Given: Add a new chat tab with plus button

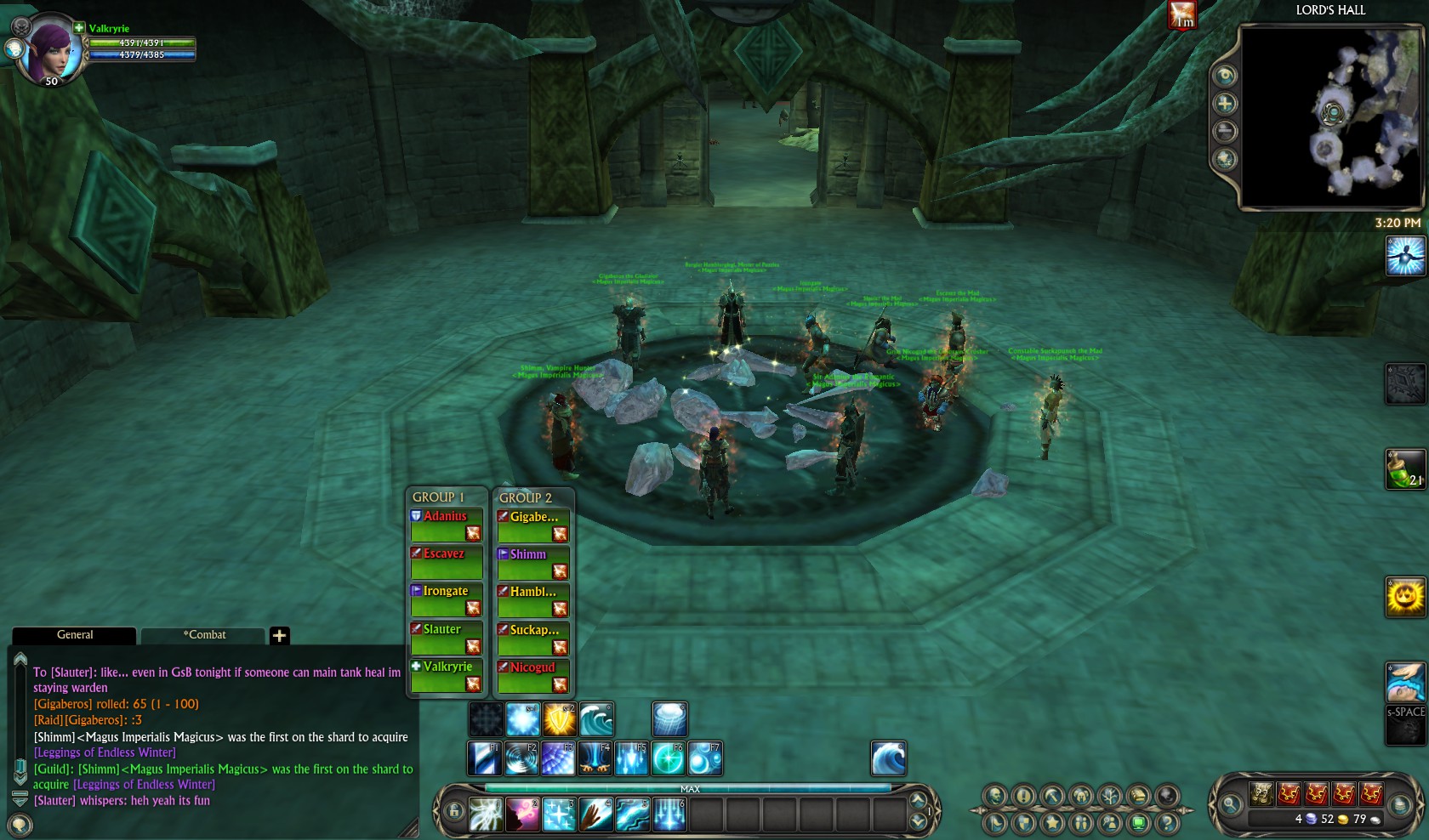Looking at the screenshot, I should point(279,635).
